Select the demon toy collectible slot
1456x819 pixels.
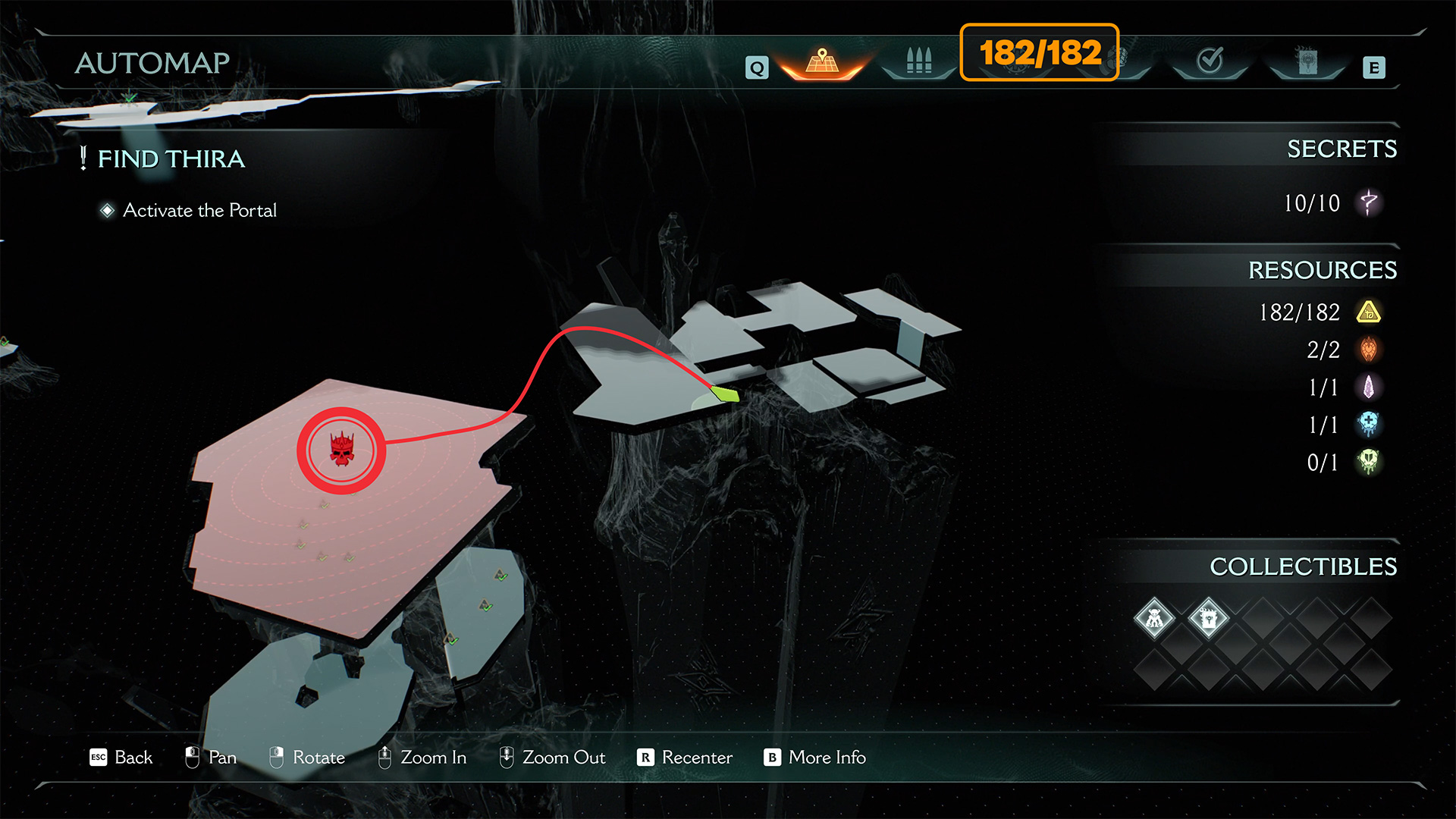[1154, 619]
